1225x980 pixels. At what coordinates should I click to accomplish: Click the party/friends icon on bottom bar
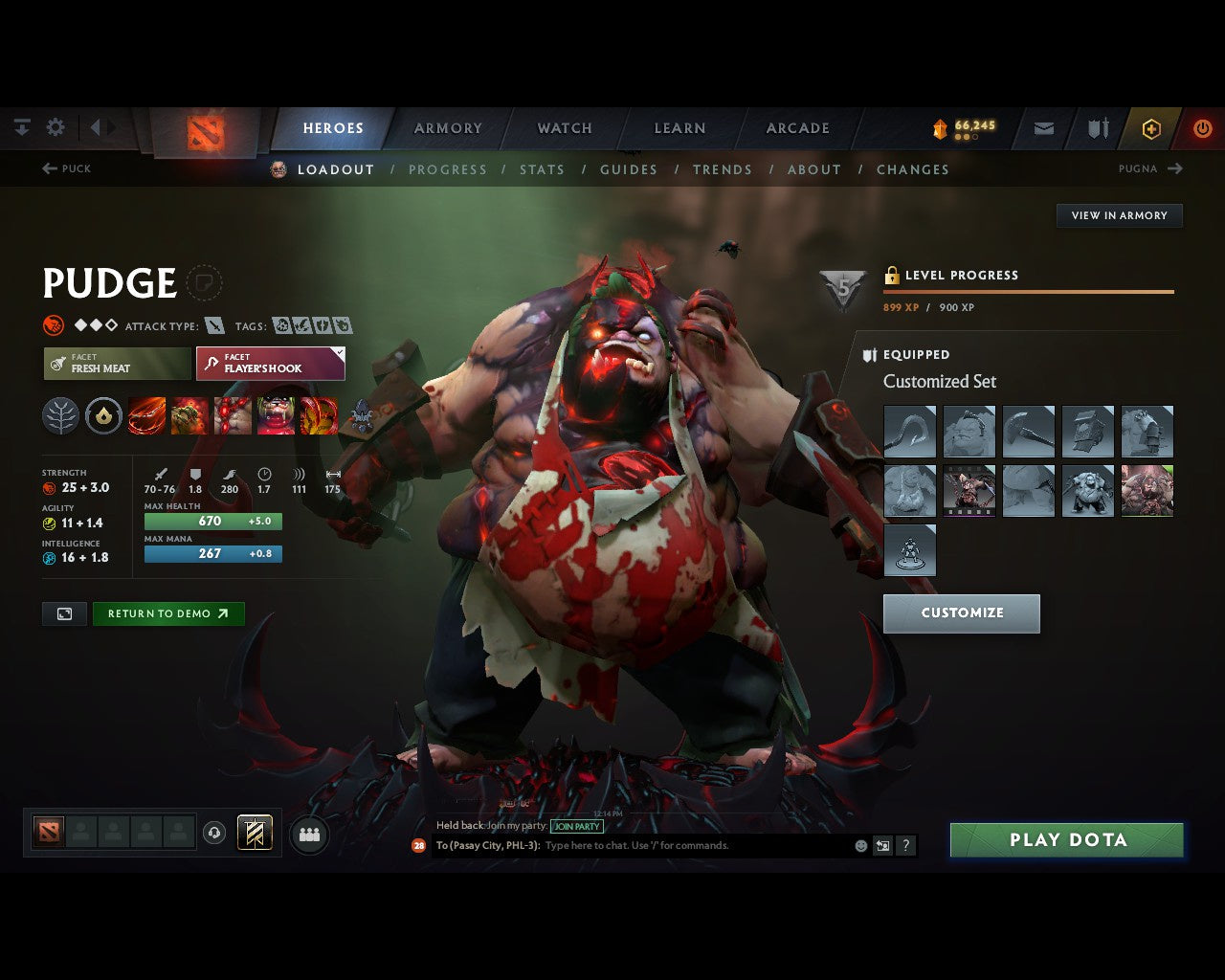click(309, 834)
